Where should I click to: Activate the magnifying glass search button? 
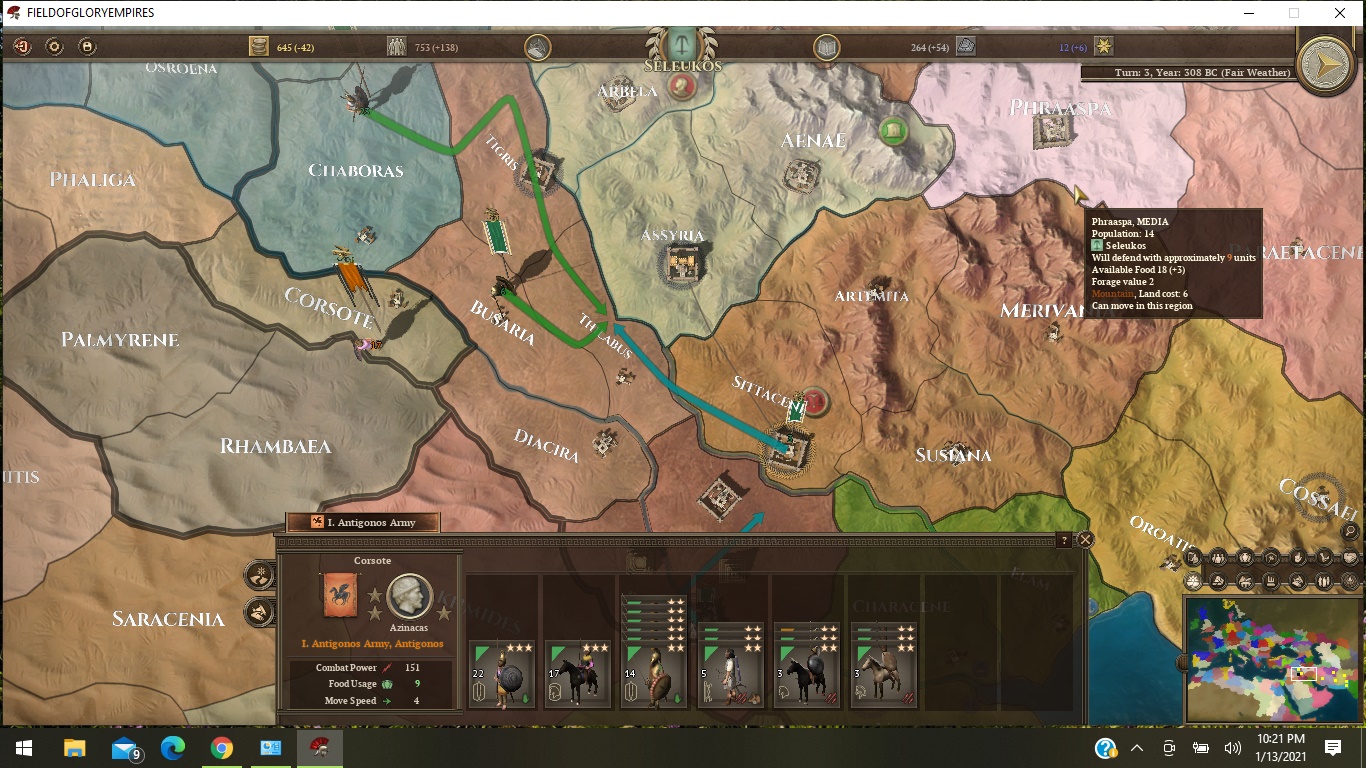pyautogui.click(x=1350, y=532)
